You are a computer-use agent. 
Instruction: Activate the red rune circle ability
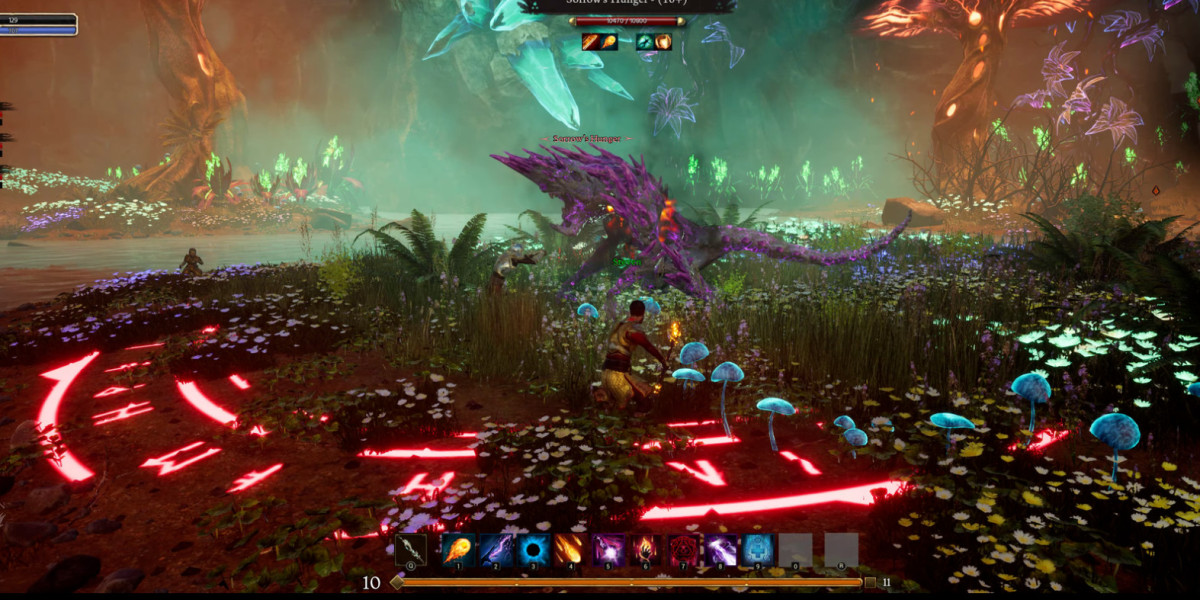tap(684, 549)
